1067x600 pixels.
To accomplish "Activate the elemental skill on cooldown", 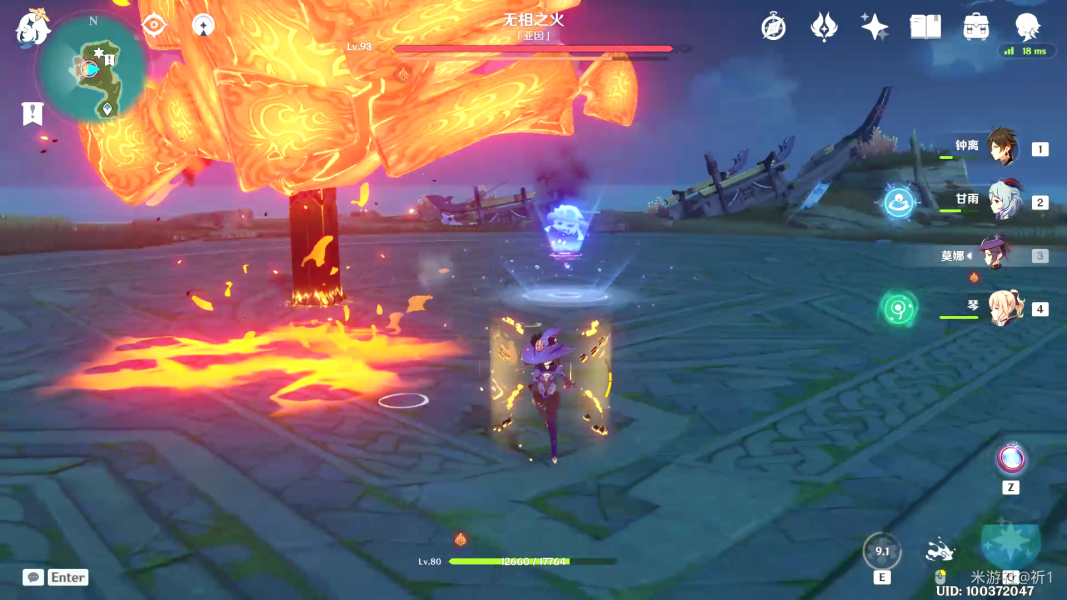I will 882,551.
